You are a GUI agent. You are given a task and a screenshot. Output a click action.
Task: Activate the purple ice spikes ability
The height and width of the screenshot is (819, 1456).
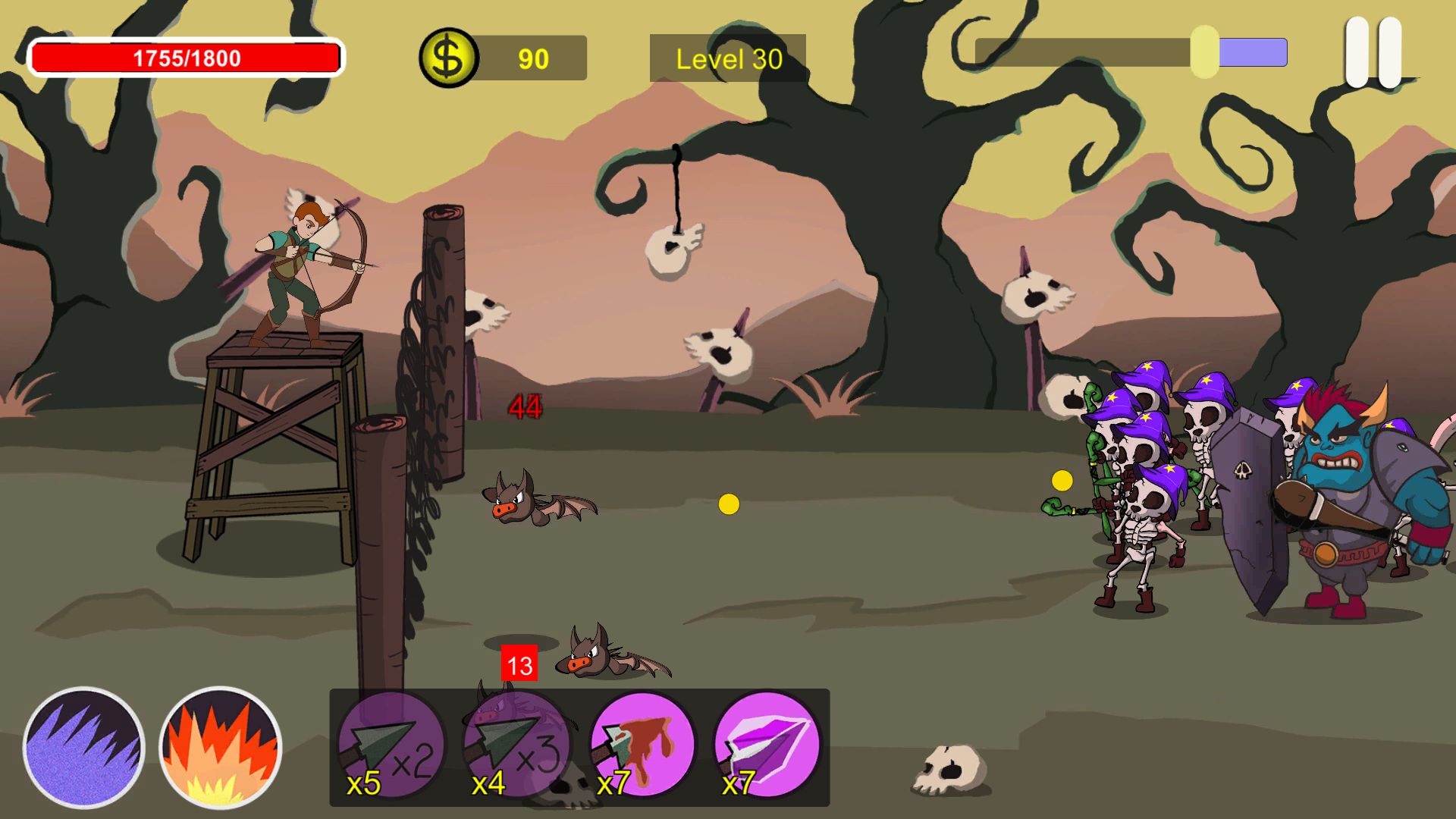(x=83, y=747)
